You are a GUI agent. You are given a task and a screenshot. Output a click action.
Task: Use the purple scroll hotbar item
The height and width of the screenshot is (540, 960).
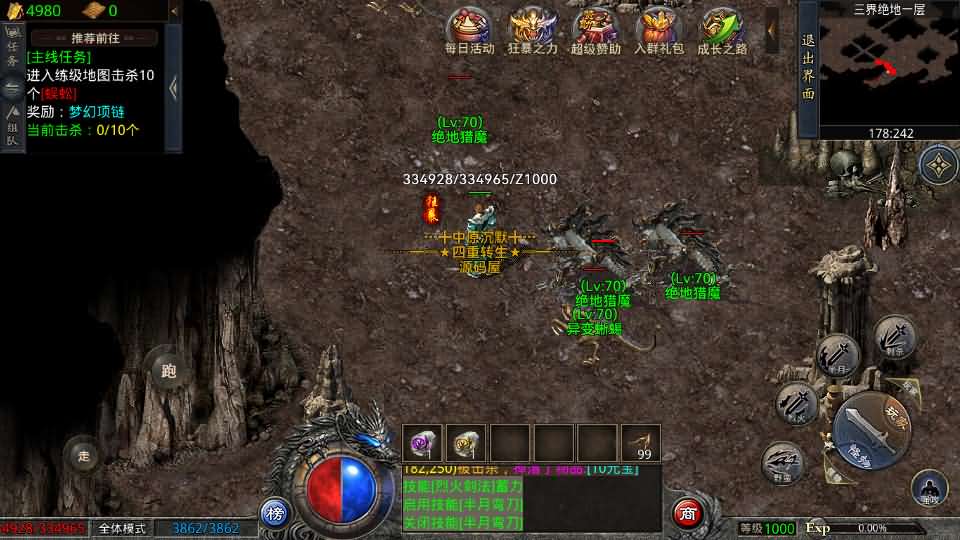point(422,443)
